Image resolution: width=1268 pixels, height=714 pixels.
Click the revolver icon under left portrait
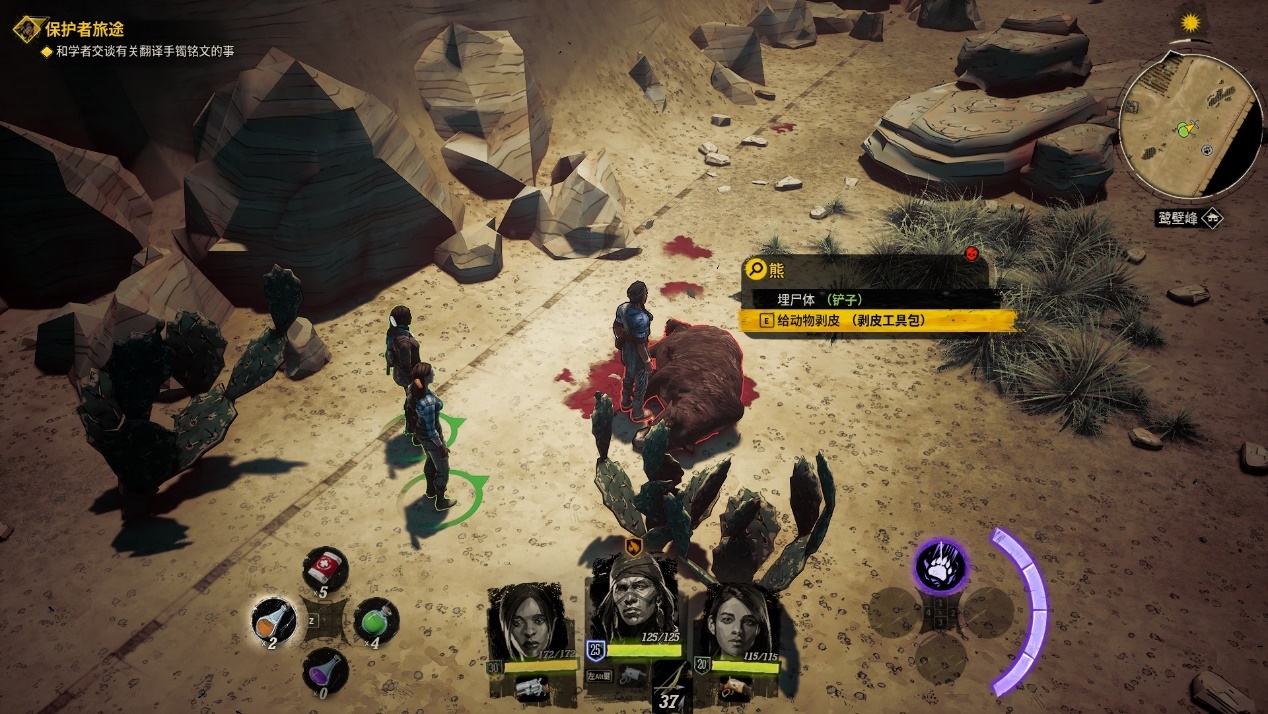point(530,686)
